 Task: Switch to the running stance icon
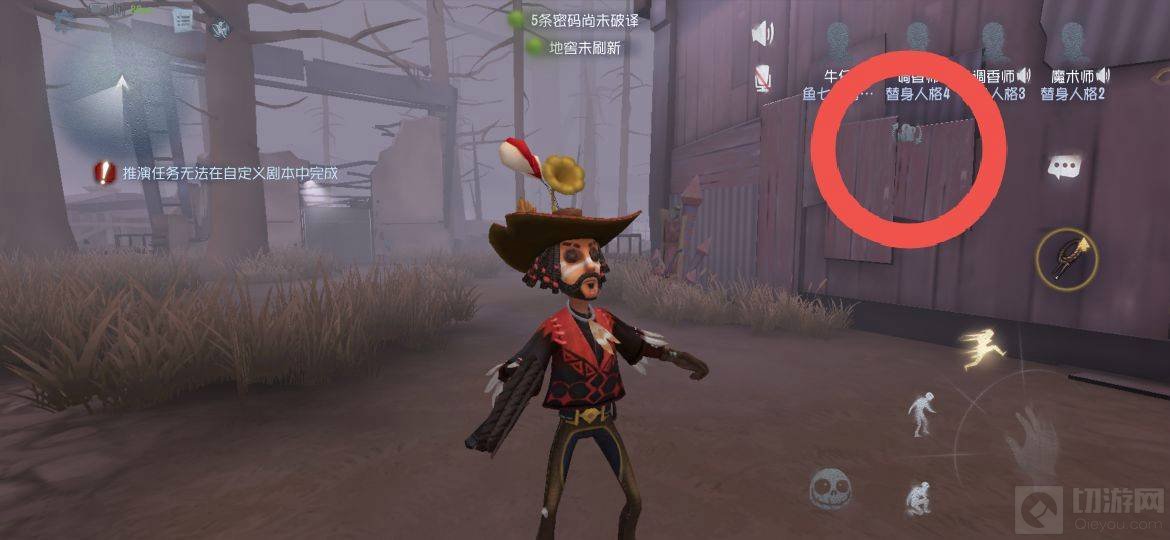[982, 347]
